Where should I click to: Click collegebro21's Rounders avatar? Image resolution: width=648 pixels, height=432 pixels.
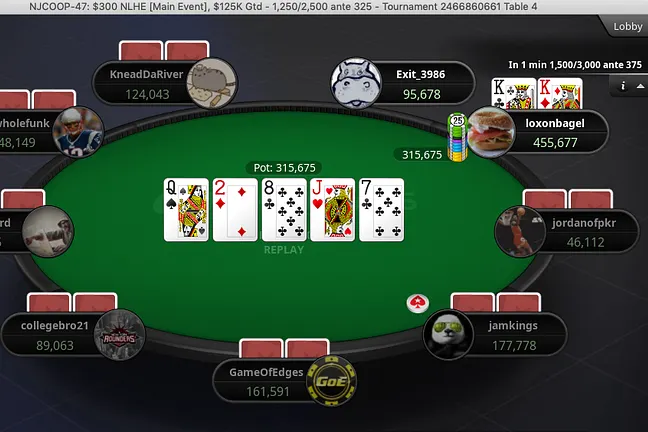pyautogui.click(x=120, y=335)
